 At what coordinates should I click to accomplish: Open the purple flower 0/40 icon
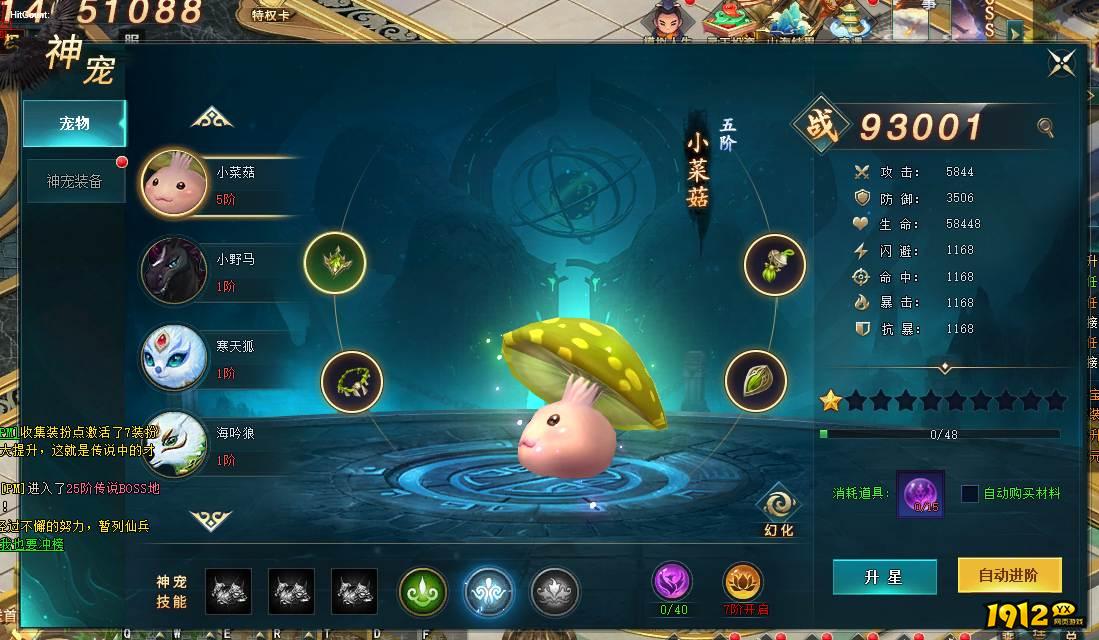coord(671,582)
